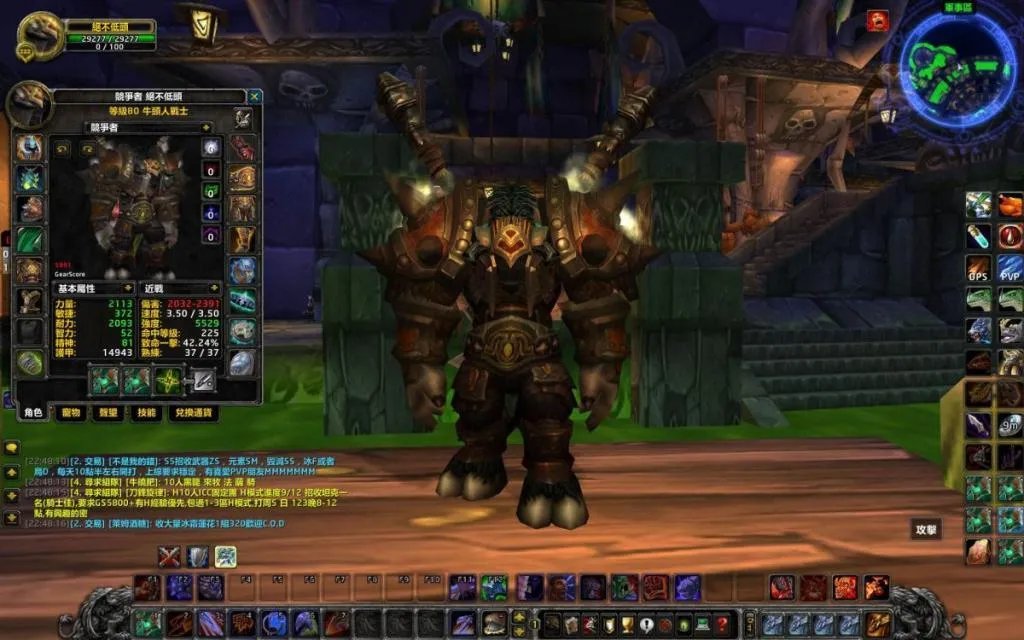
Task: Open the 聲望 (Reputation) tab
Action: click(109, 412)
